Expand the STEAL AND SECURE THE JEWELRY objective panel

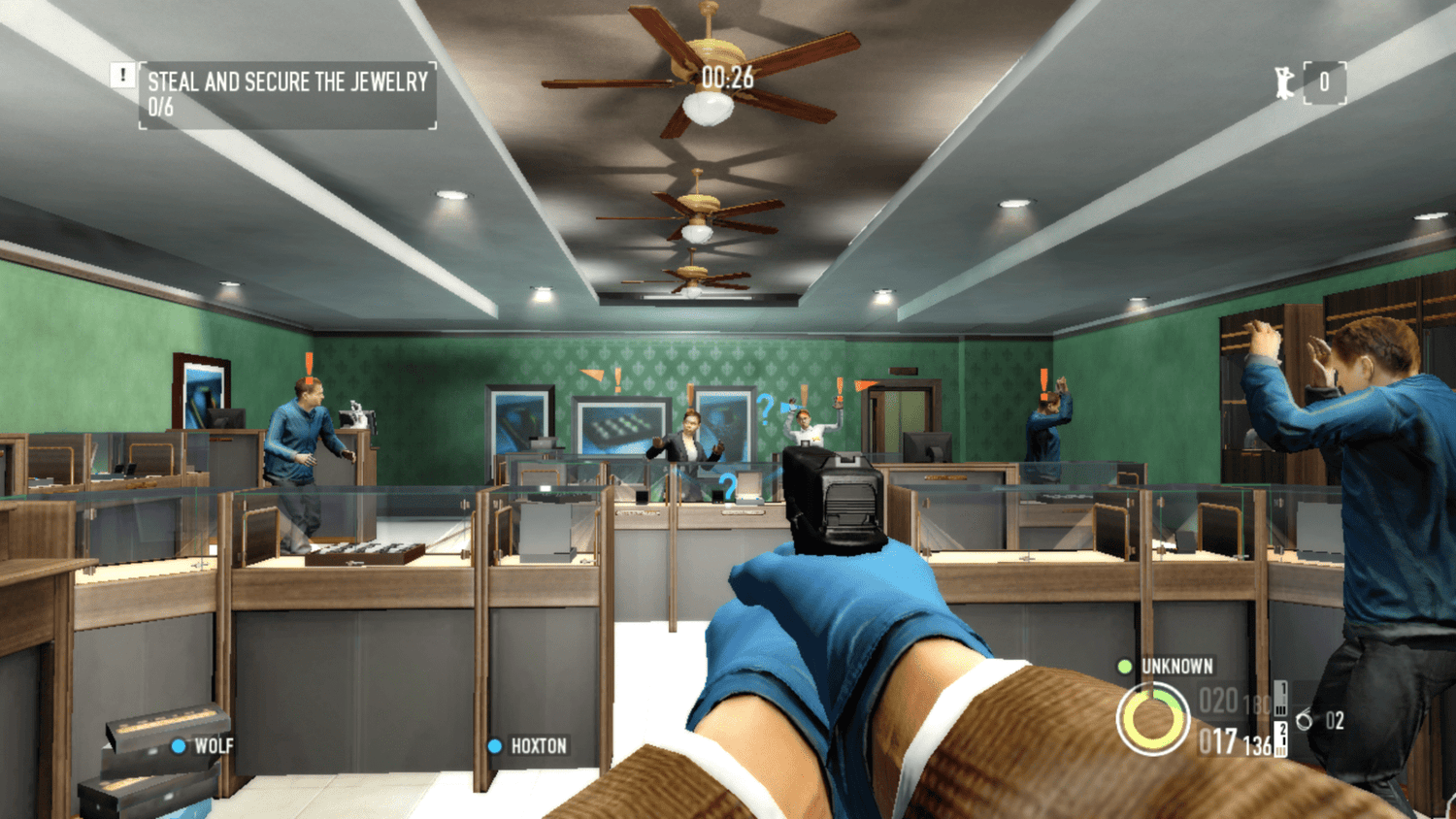(286, 95)
